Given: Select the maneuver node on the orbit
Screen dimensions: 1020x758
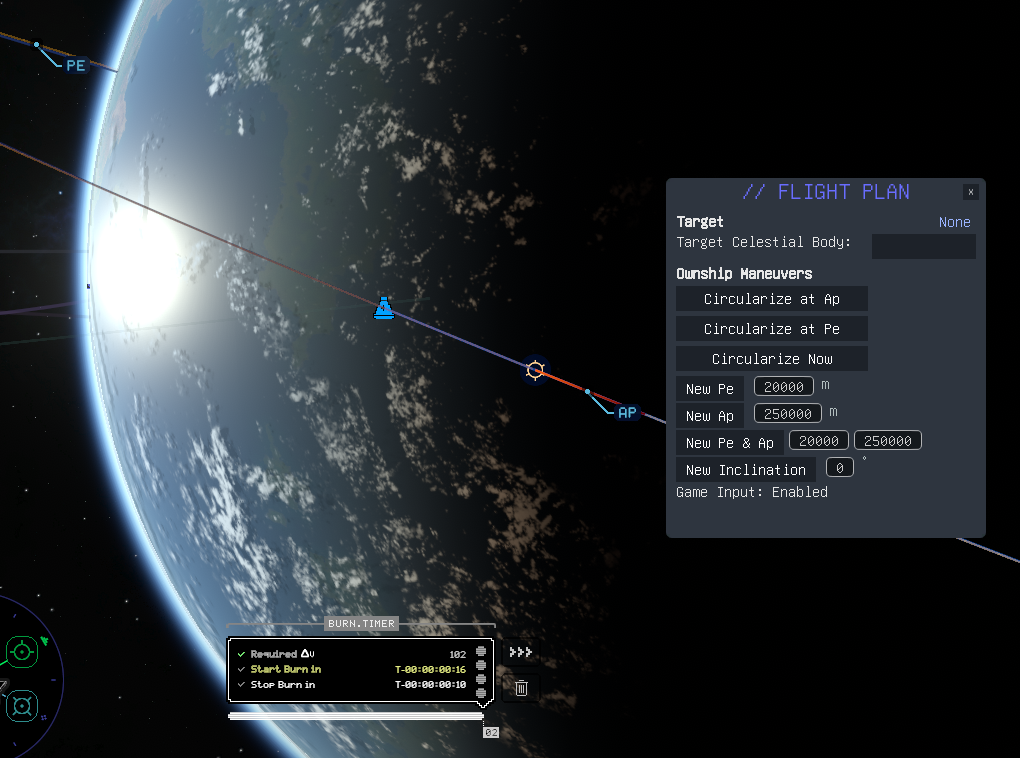Looking at the screenshot, I should pyautogui.click(x=535, y=370).
